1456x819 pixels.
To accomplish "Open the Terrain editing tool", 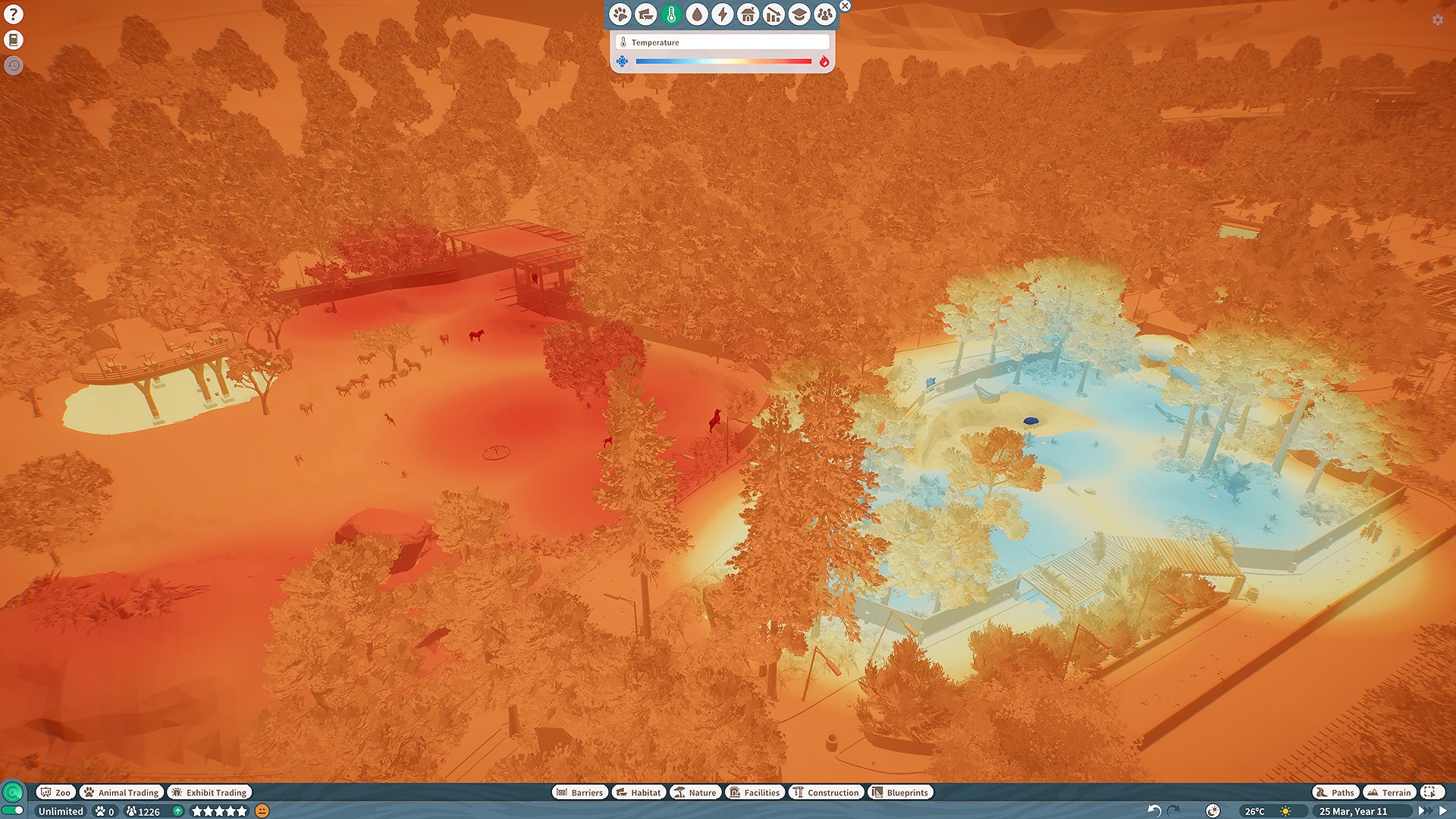I will pos(1389,792).
